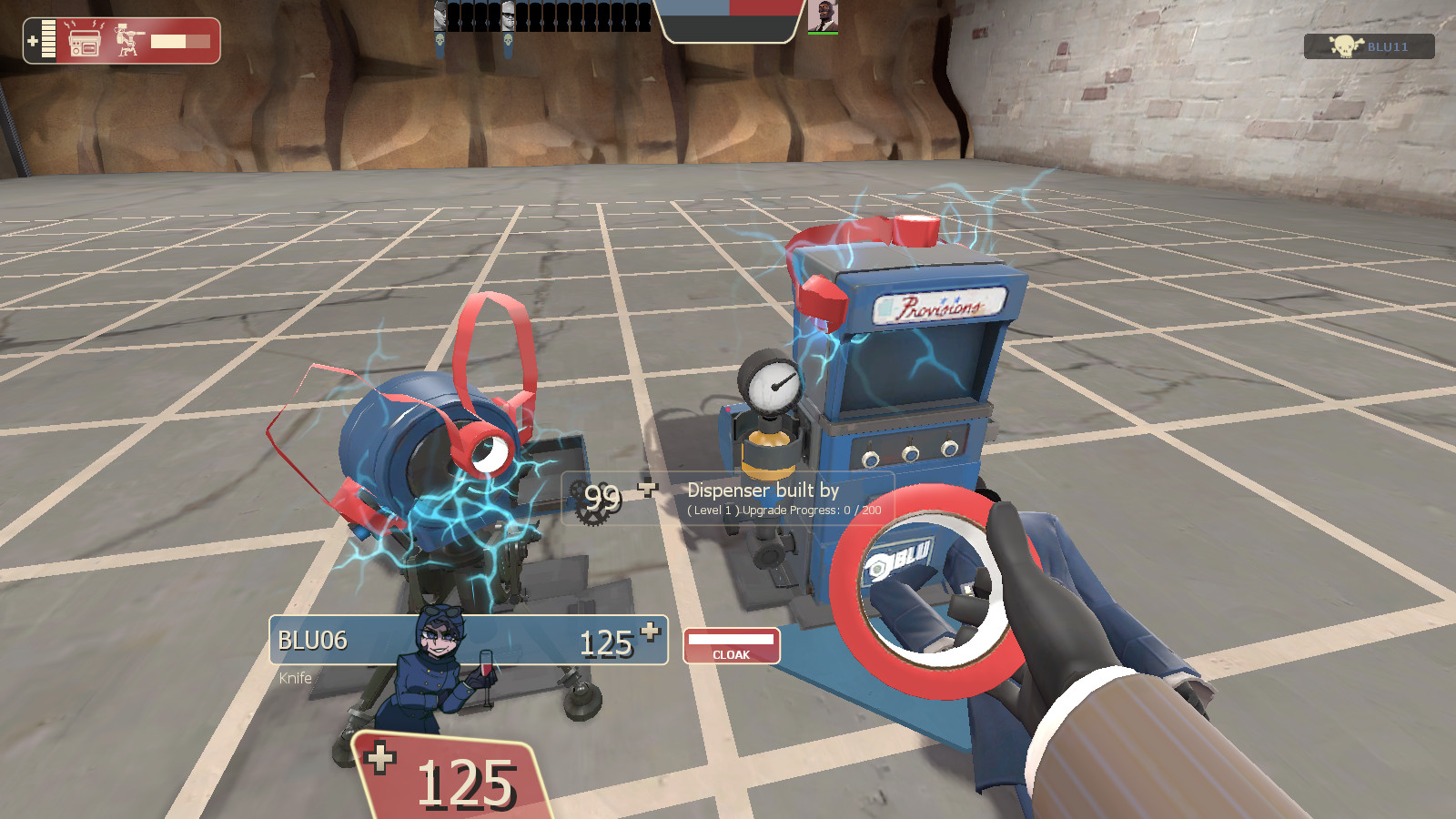The height and width of the screenshot is (819, 1456).
Task: Click the Provisions sign on the dispenser
Action: (939, 308)
